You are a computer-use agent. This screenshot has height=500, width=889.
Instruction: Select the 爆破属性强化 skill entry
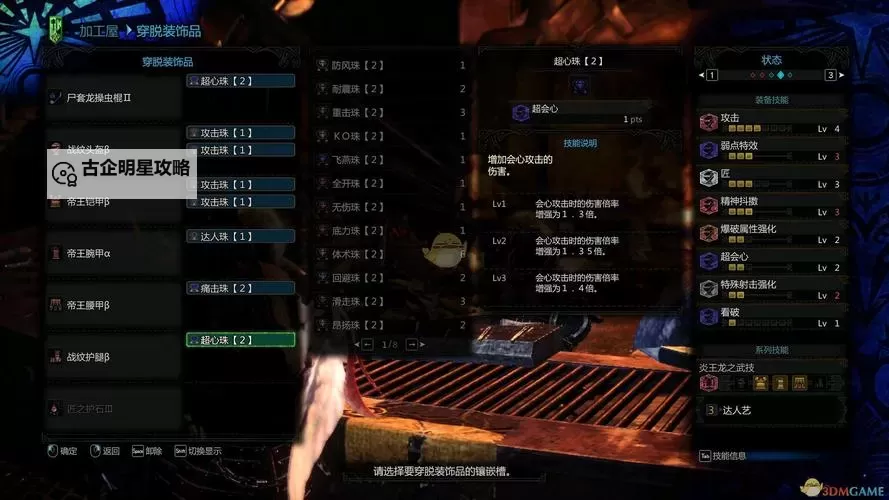coord(769,233)
